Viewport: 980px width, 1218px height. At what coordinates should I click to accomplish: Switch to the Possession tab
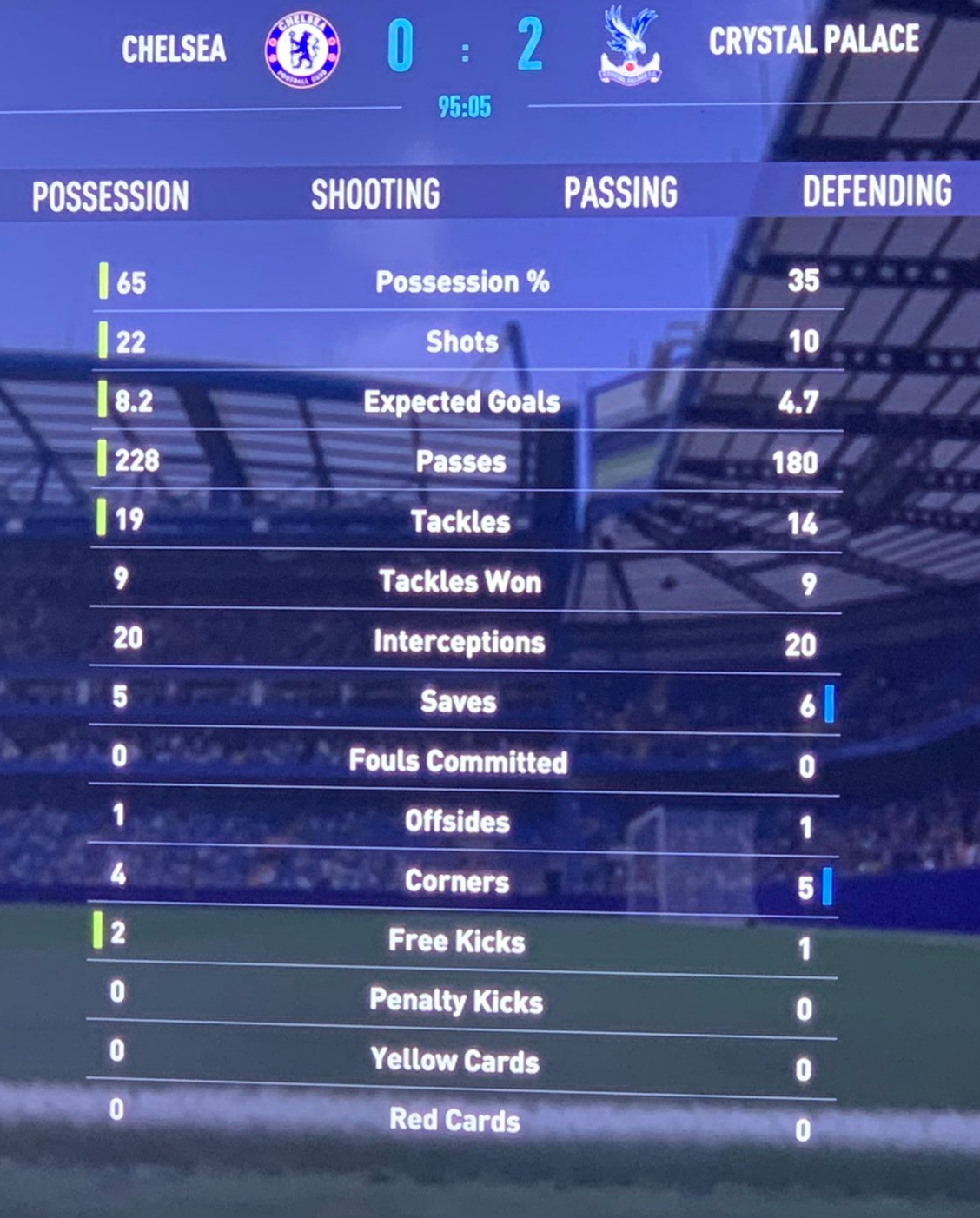(x=110, y=196)
